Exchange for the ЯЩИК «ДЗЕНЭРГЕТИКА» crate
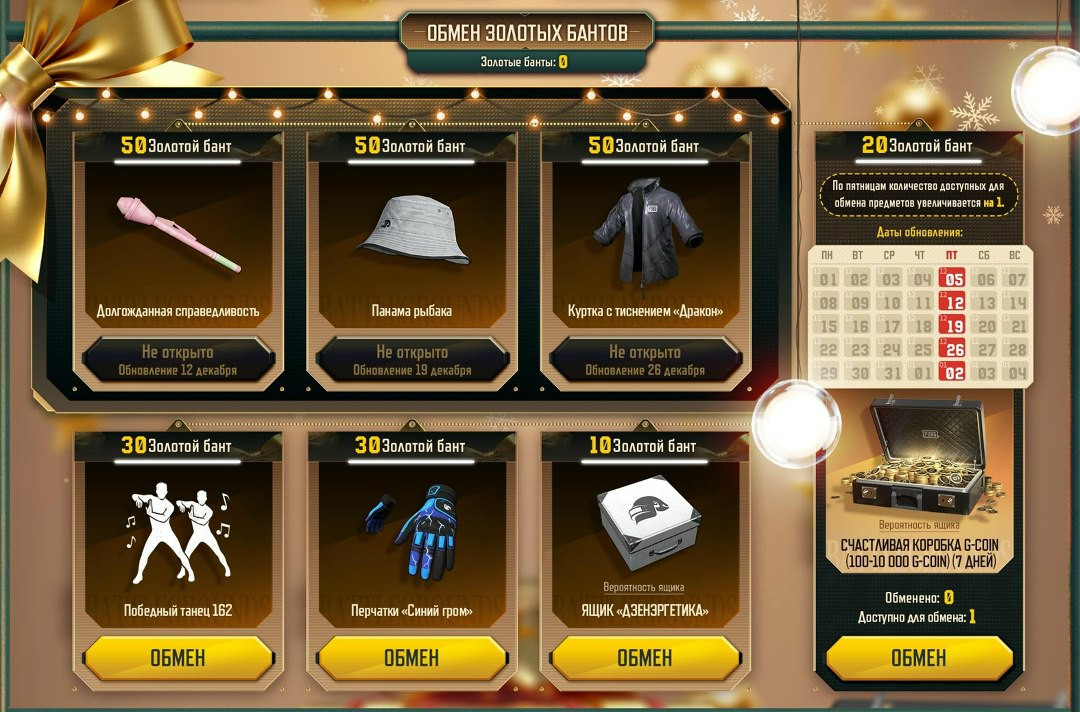1080x712 pixels. tap(645, 658)
